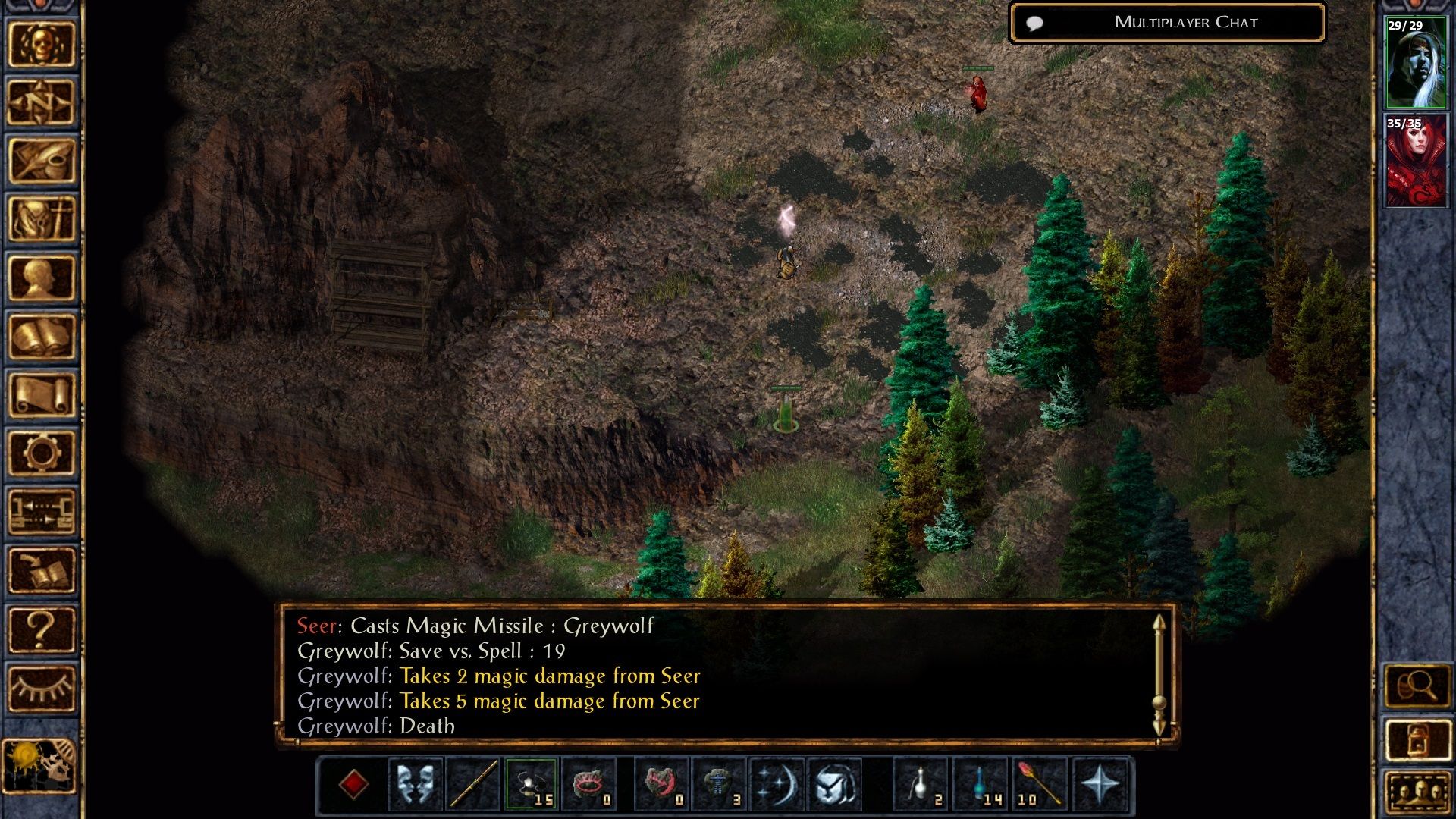Click the question mark help button

(41, 629)
